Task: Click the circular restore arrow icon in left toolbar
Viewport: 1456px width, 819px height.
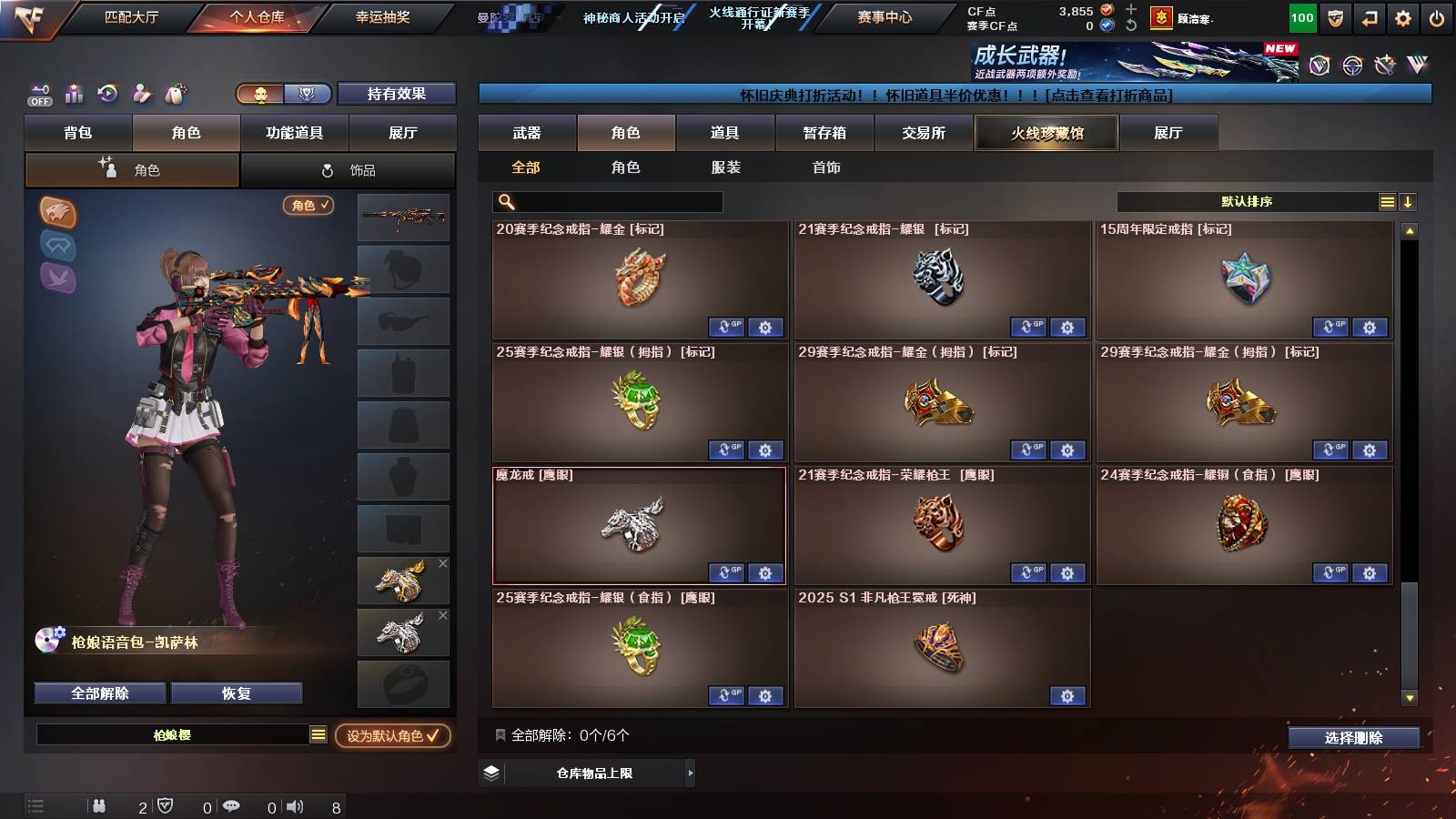Action: (107, 94)
